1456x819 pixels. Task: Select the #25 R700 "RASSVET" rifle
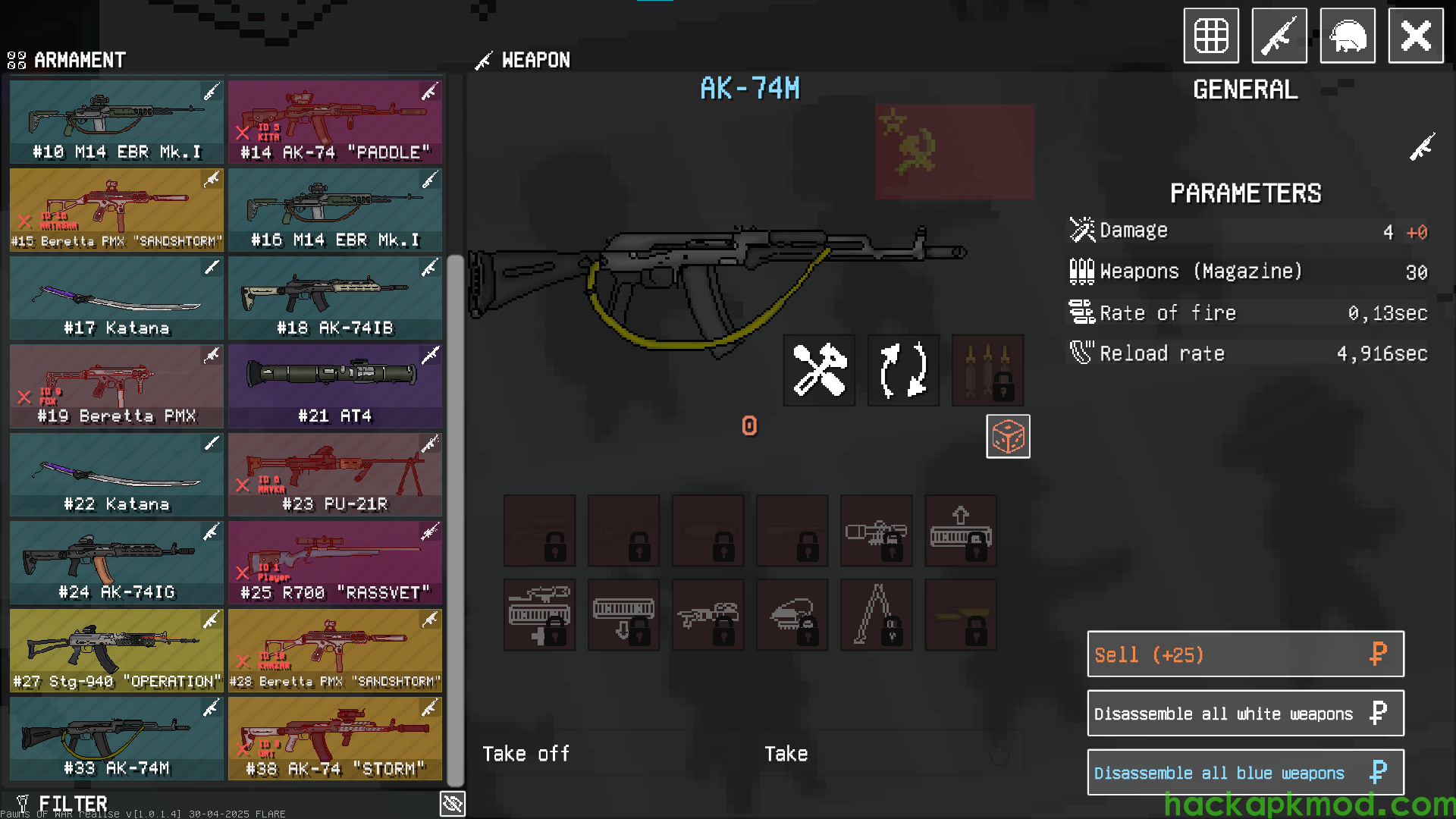click(x=334, y=562)
